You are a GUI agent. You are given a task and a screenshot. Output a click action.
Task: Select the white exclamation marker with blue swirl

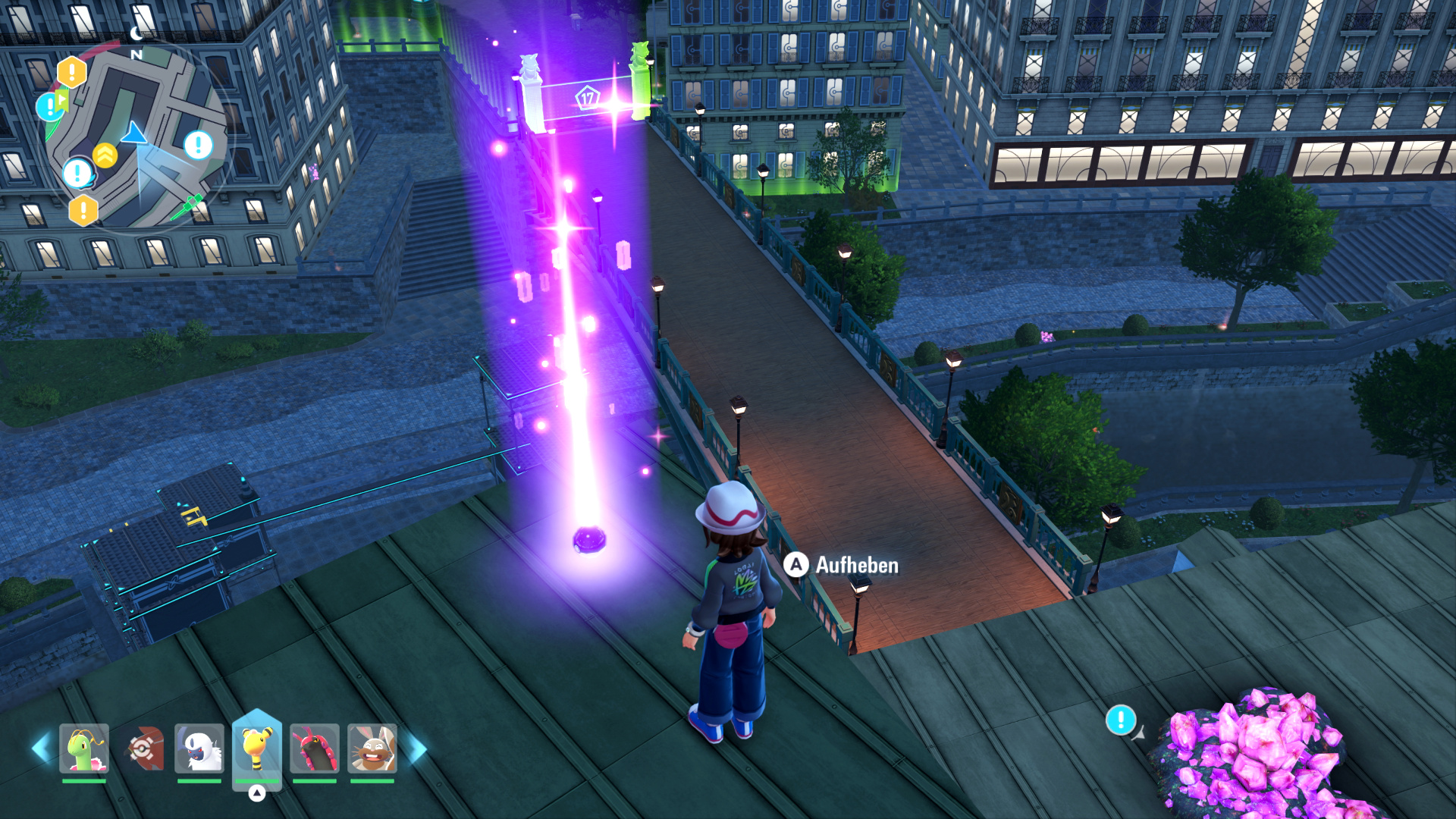78,174
